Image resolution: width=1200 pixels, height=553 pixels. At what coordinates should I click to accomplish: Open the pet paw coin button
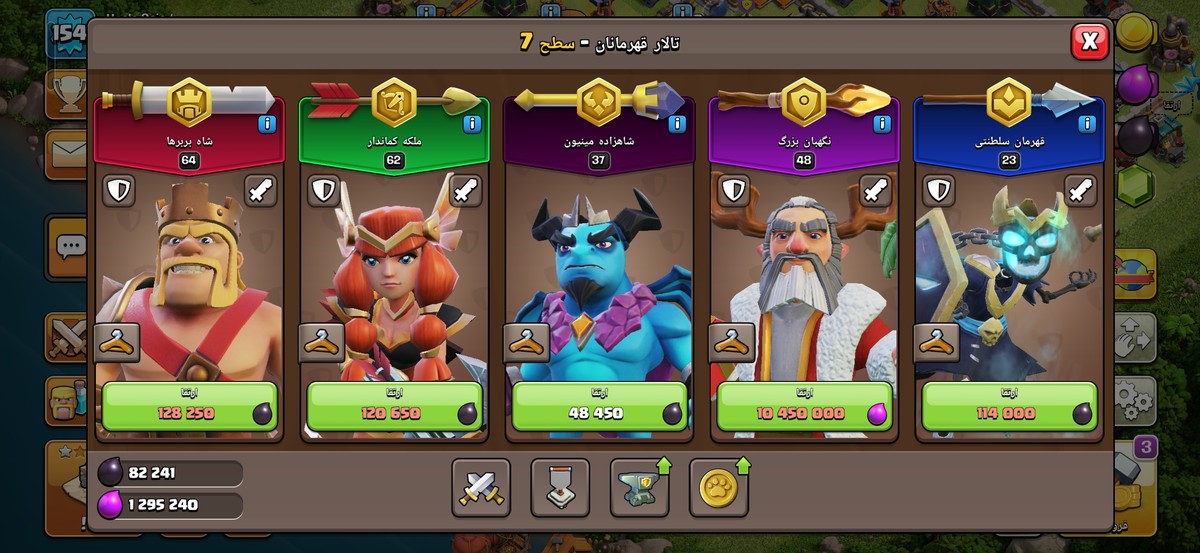[x=718, y=488]
